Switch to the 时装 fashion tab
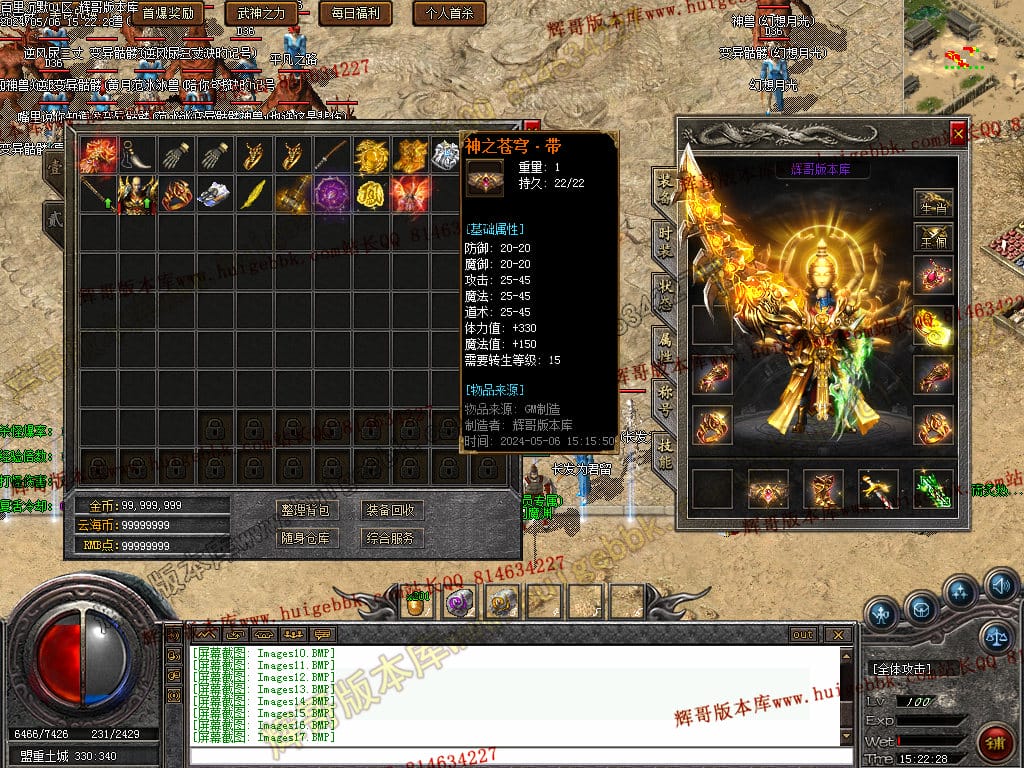This screenshot has width=1024, height=768. (665, 238)
